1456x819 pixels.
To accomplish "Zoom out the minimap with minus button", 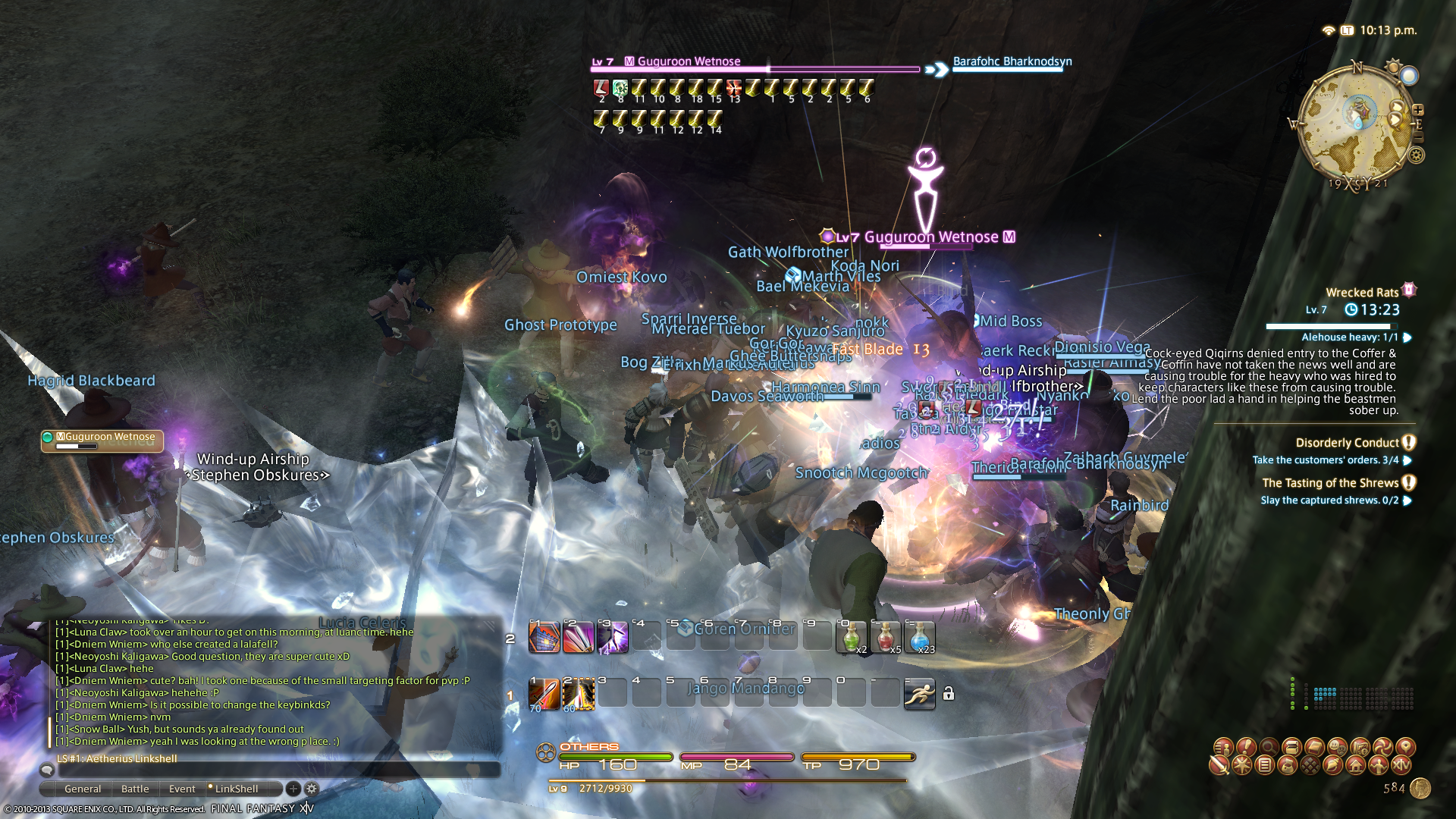I will click(x=1418, y=137).
